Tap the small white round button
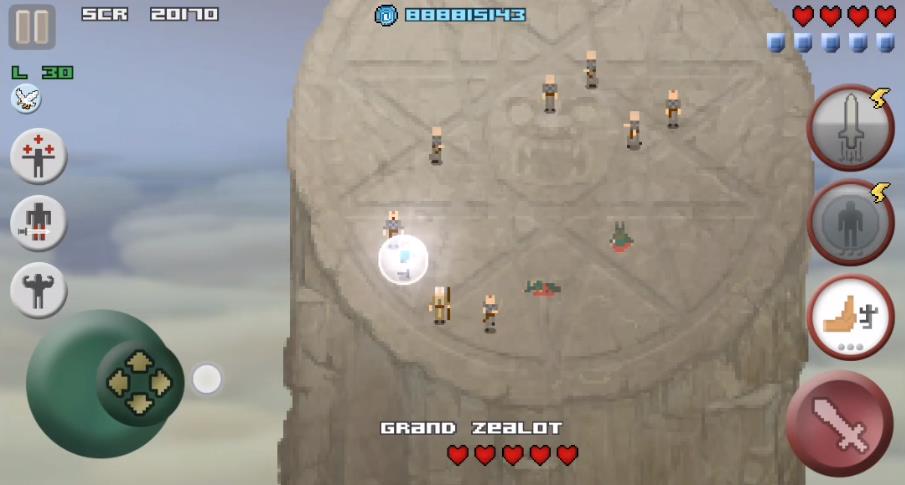905x485 pixels. (x=207, y=379)
